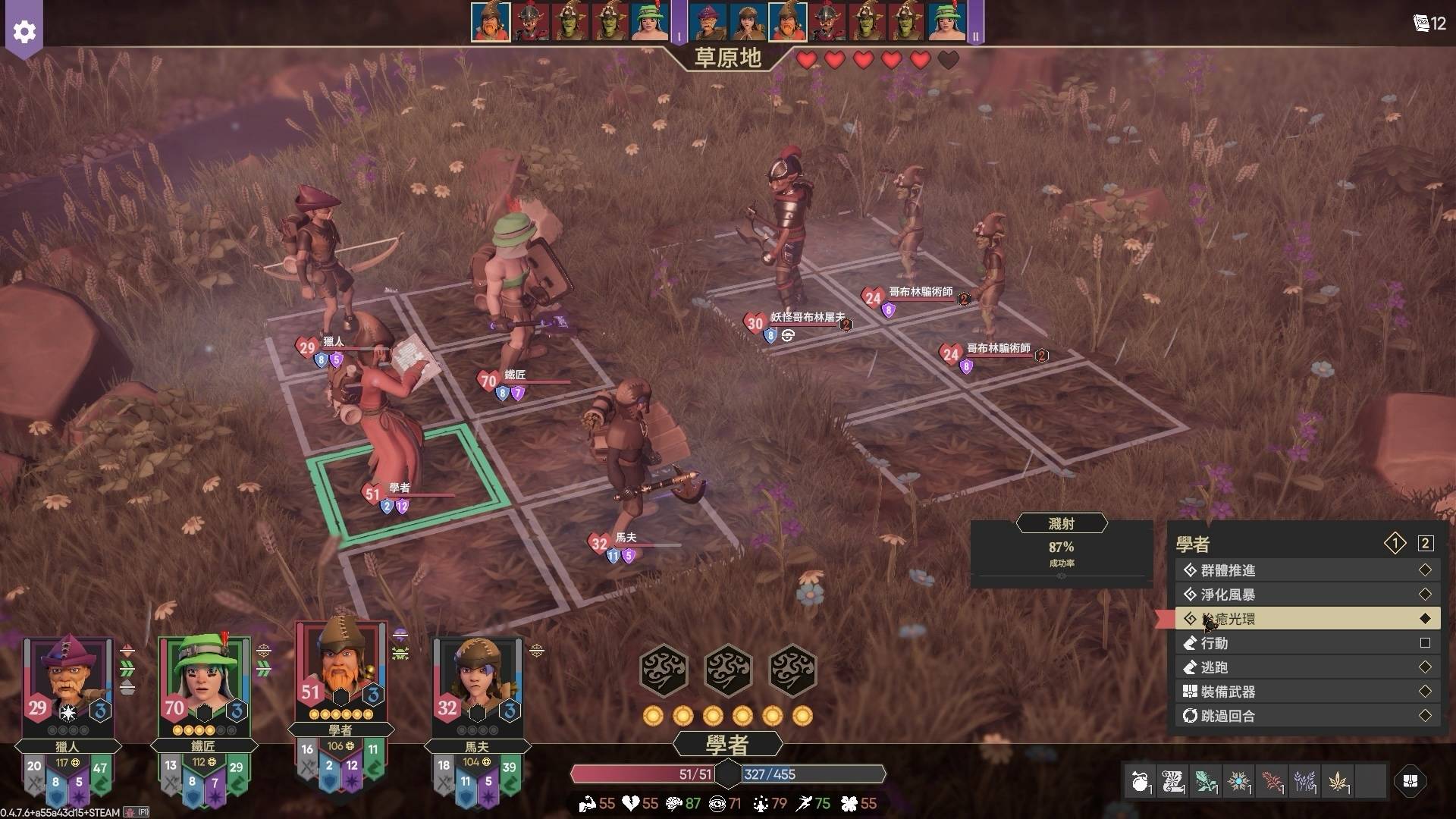
Task: Switch to action page 2
Action: click(1426, 543)
